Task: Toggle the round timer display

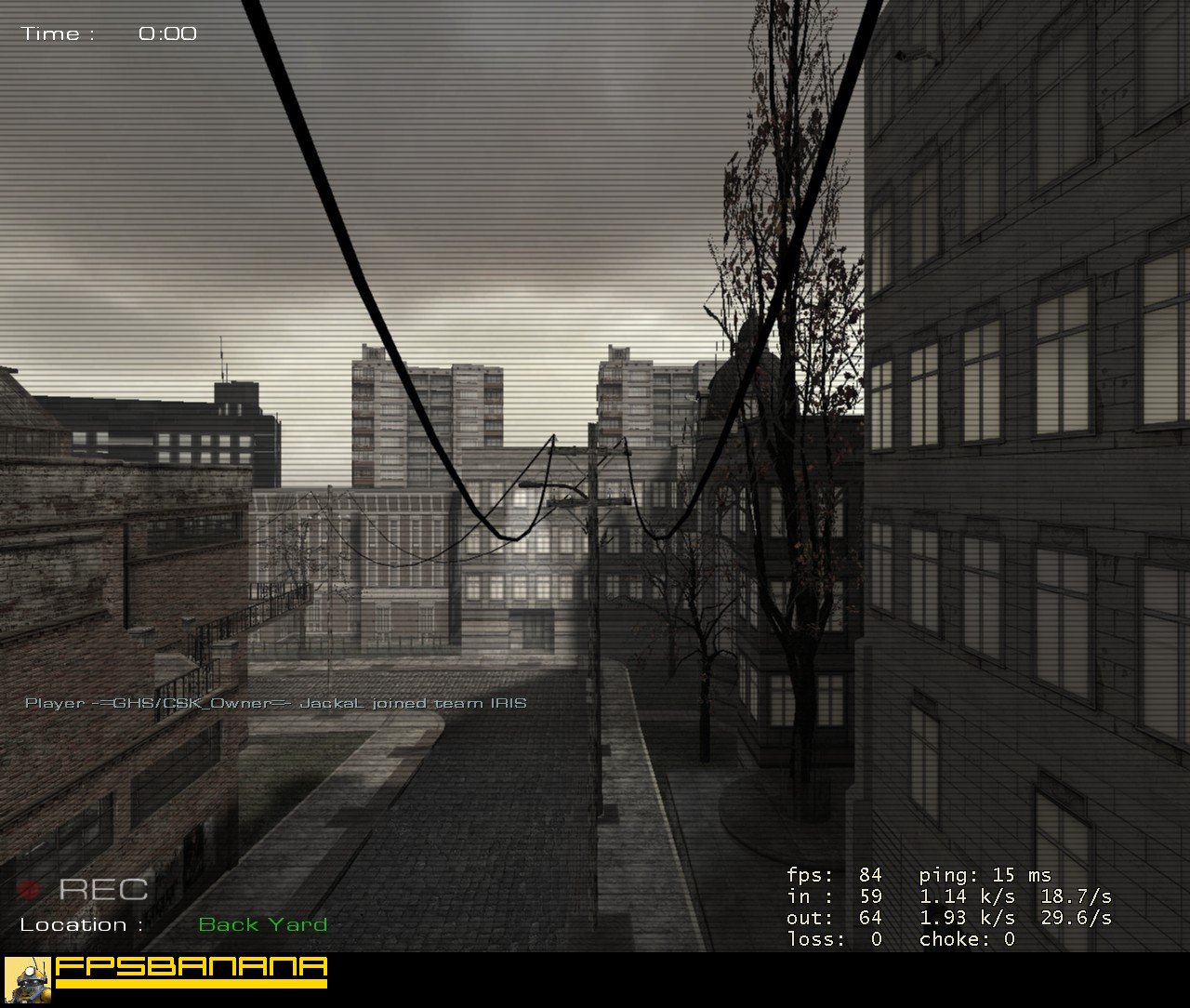Action: pyautogui.click(x=112, y=33)
